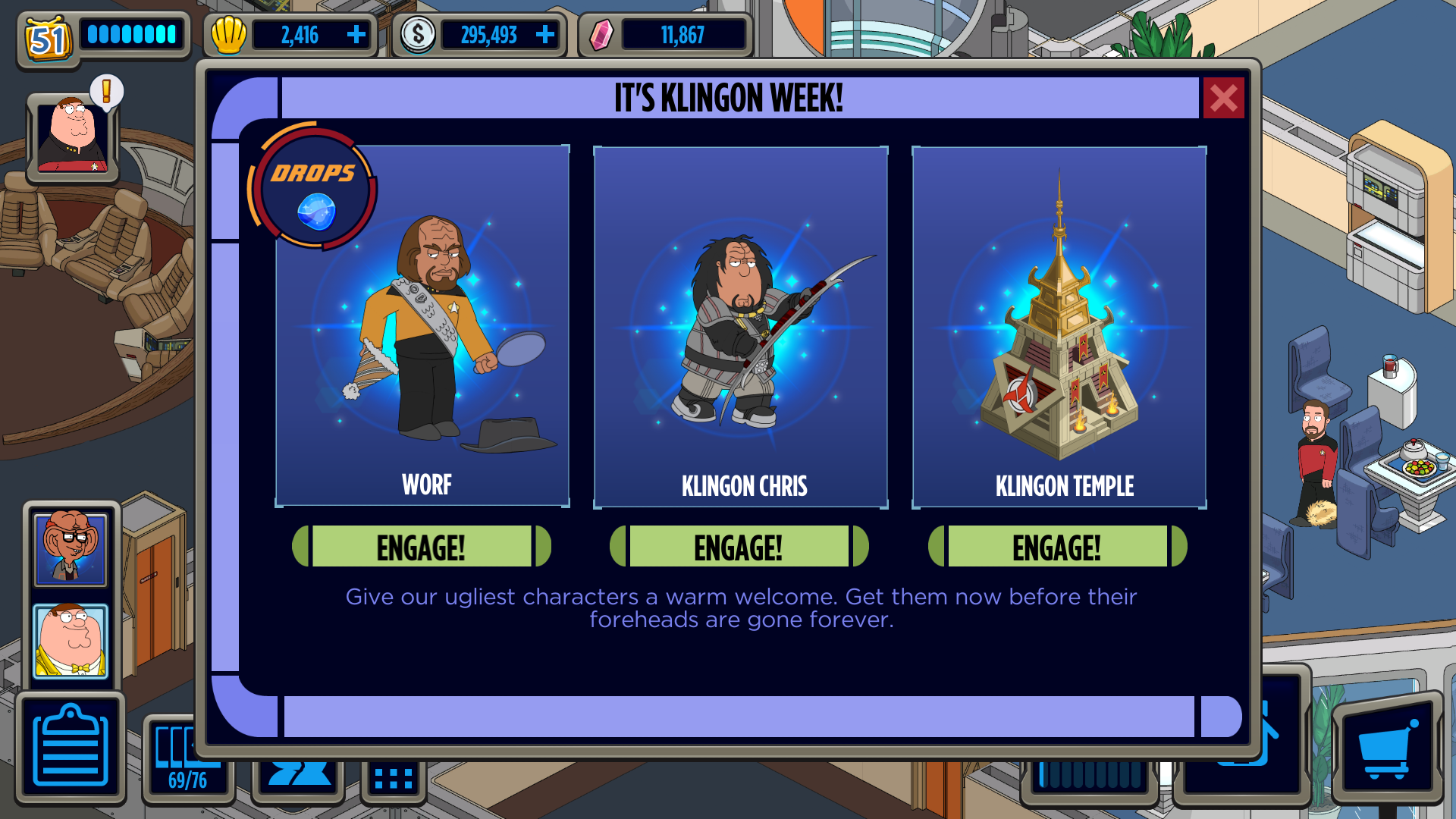Close the Klingon Week popup

click(x=1223, y=98)
